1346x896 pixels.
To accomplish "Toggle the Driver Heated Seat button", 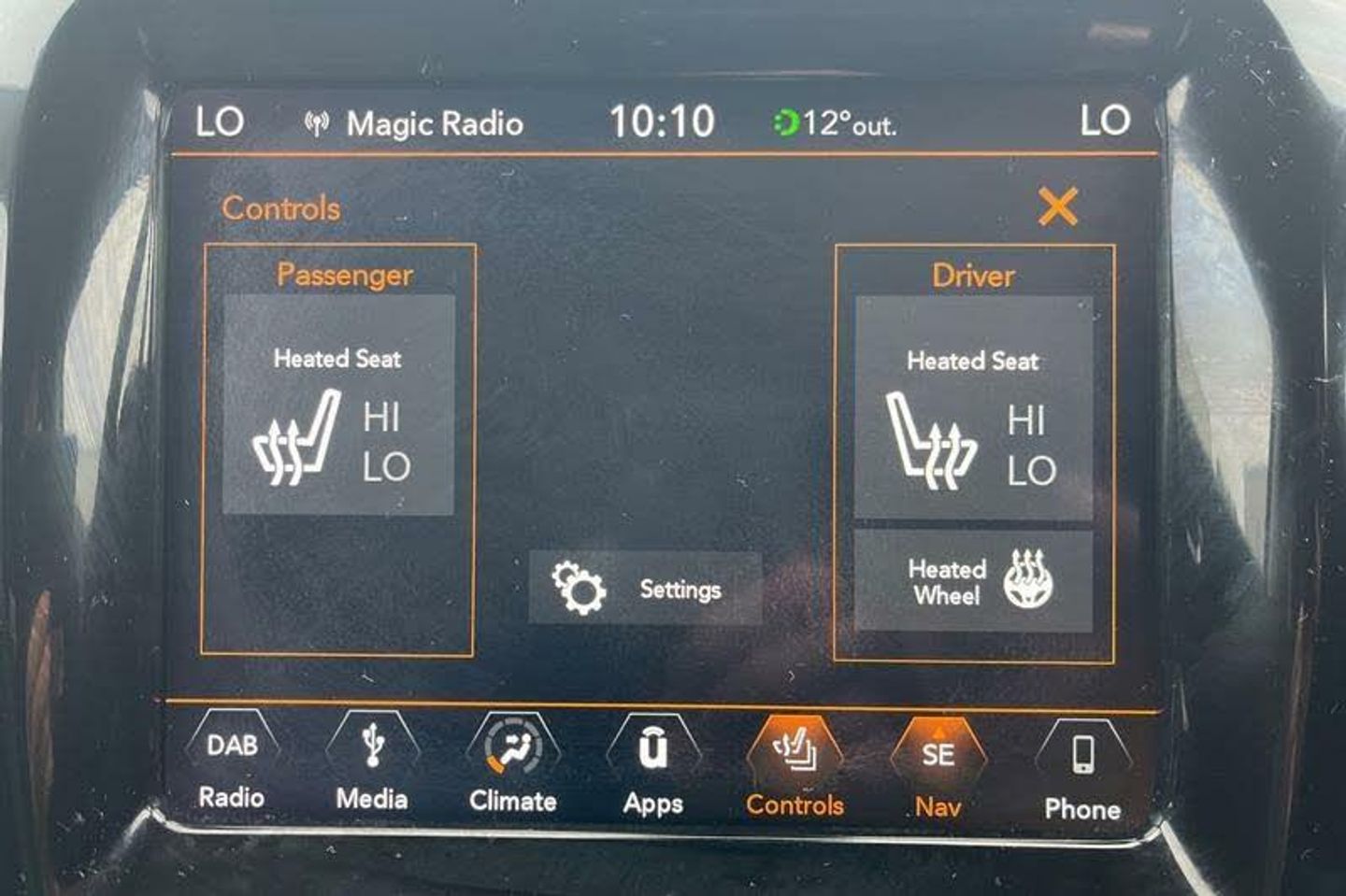I will click(973, 407).
